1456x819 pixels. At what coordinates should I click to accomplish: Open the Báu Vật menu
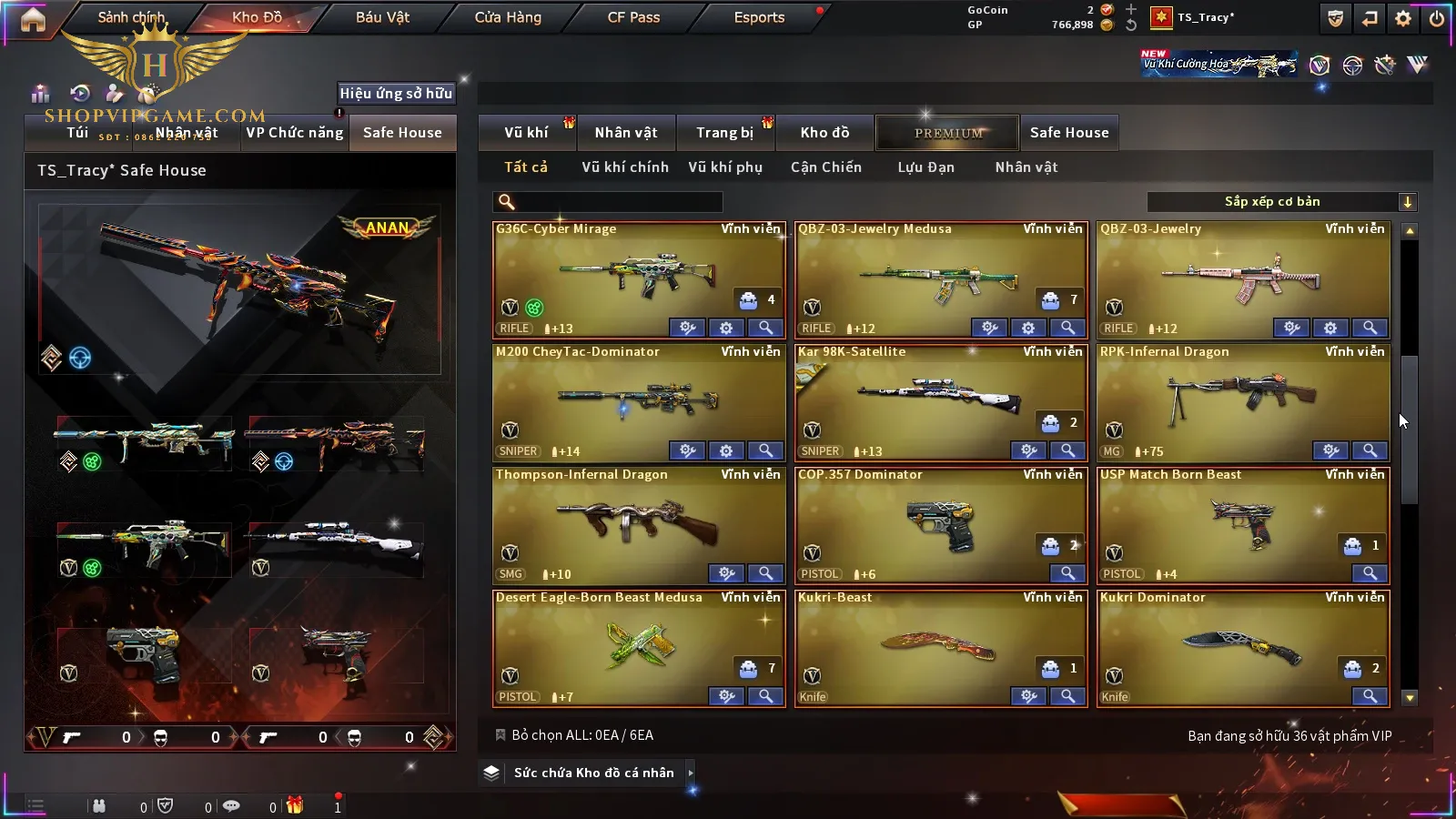382,17
